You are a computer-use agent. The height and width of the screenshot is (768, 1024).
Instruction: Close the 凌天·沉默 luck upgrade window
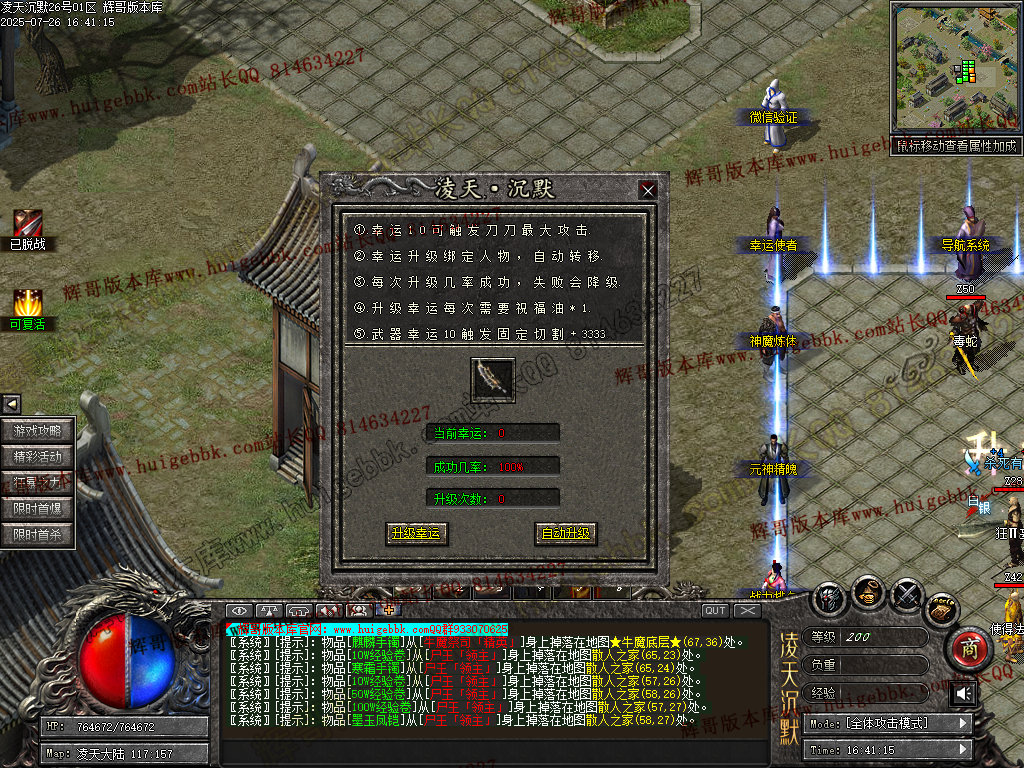click(x=648, y=189)
